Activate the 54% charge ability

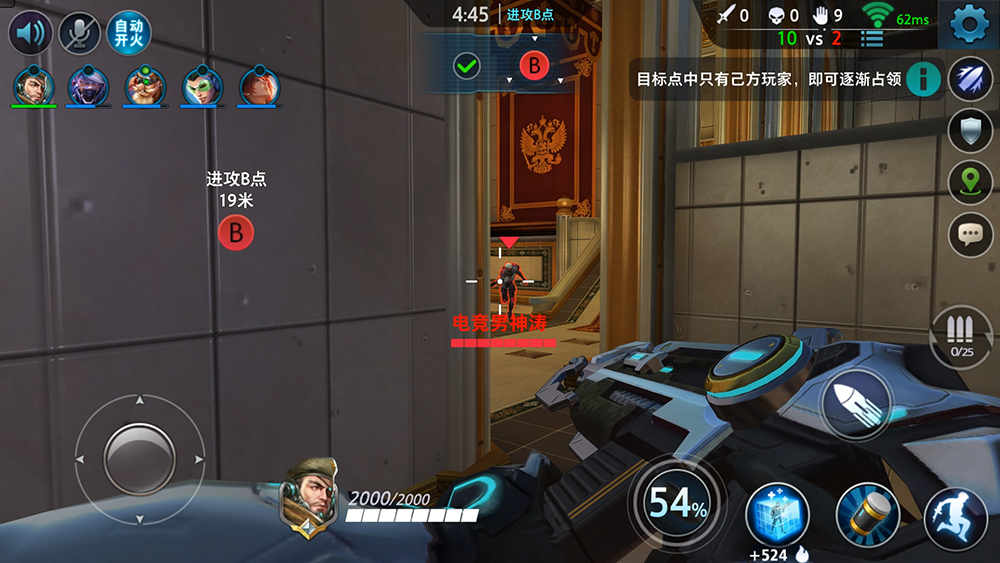click(x=678, y=504)
